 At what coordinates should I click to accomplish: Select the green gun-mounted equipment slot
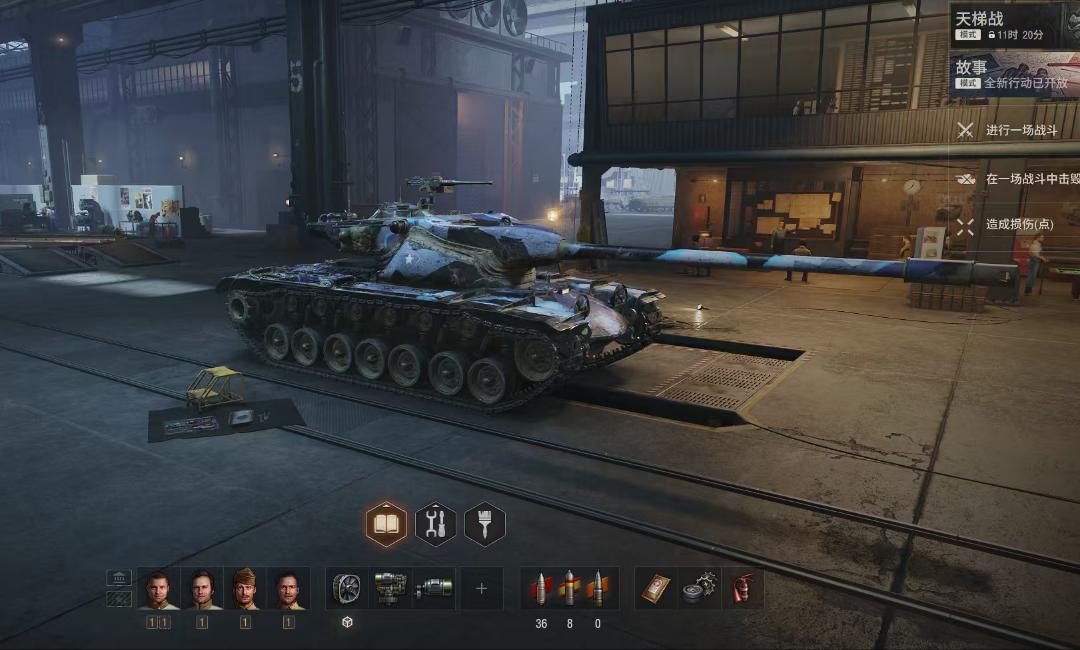434,589
